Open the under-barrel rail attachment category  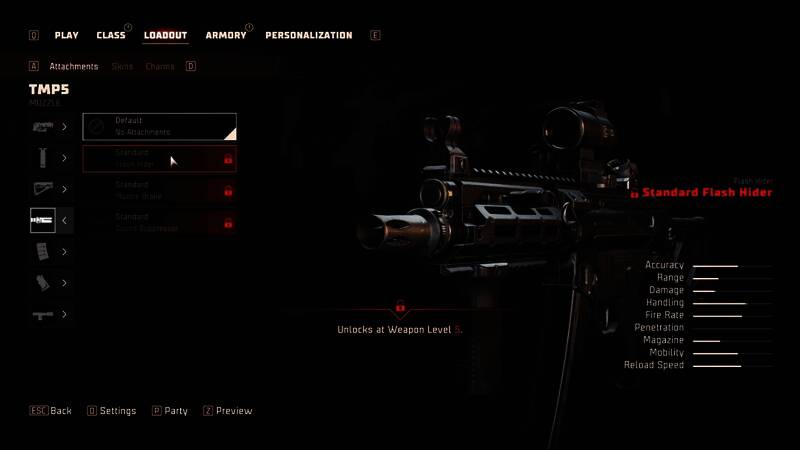[x=51, y=315]
